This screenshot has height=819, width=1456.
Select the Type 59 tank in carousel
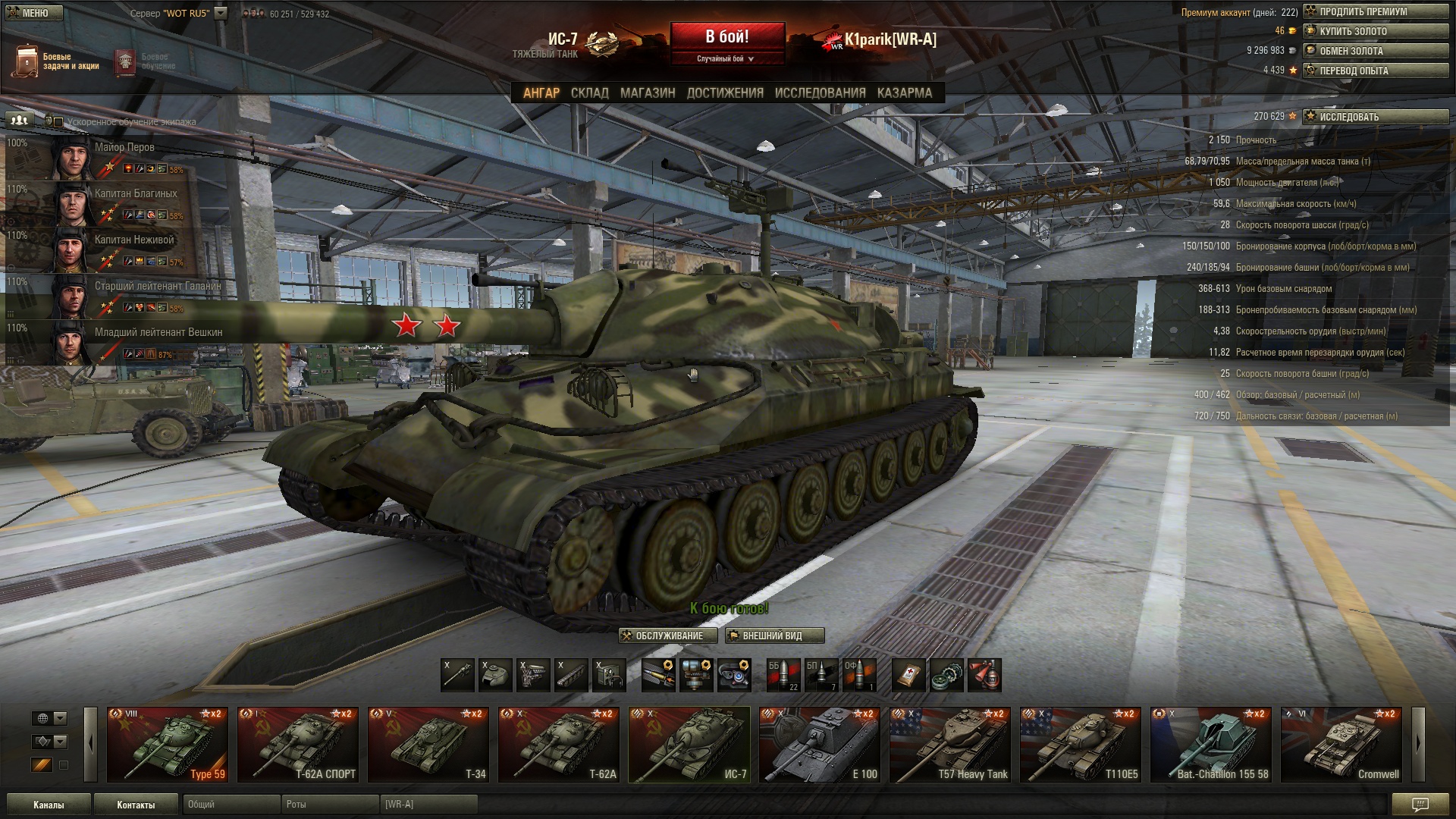(168, 744)
